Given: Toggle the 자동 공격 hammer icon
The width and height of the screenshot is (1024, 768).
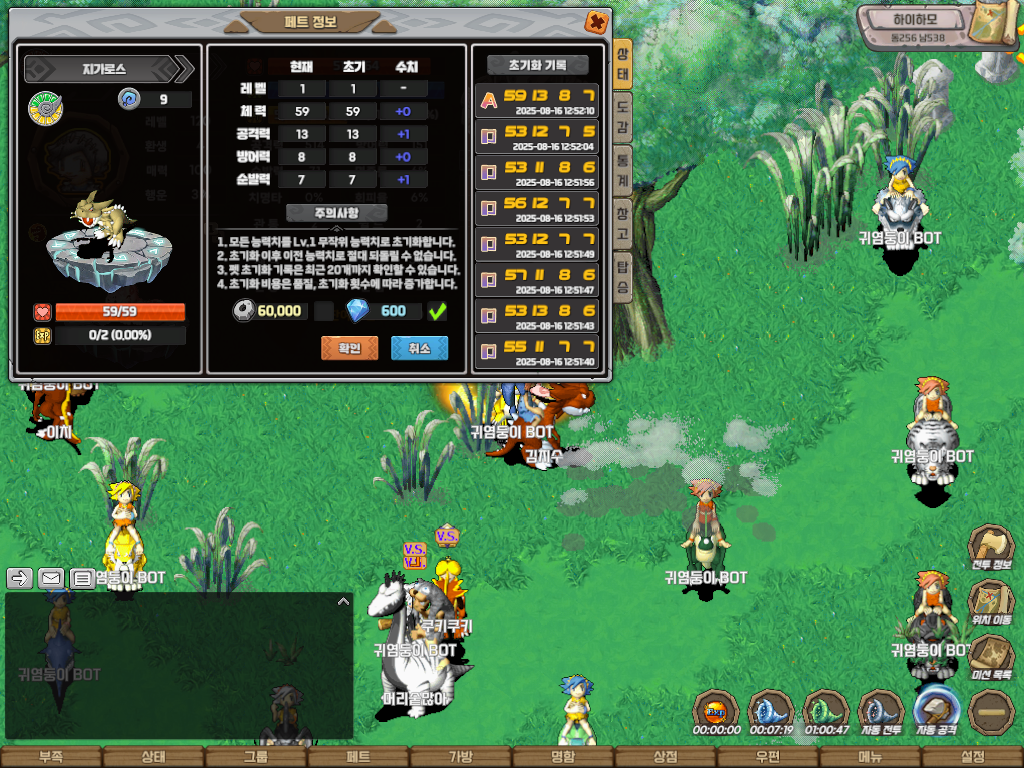Looking at the screenshot, I should point(937,710).
